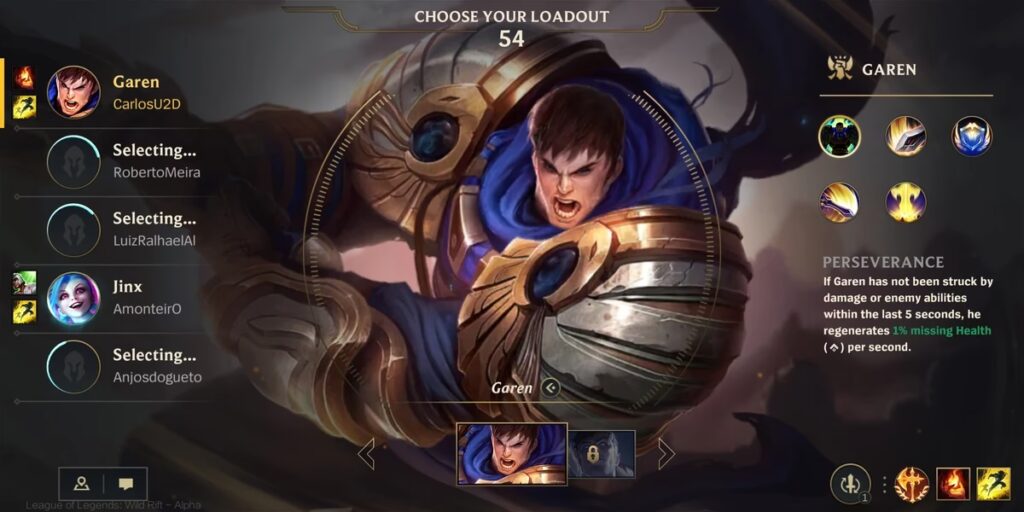Change the Ignite summoner spell
The image size is (1024, 512).
(953, 484)
